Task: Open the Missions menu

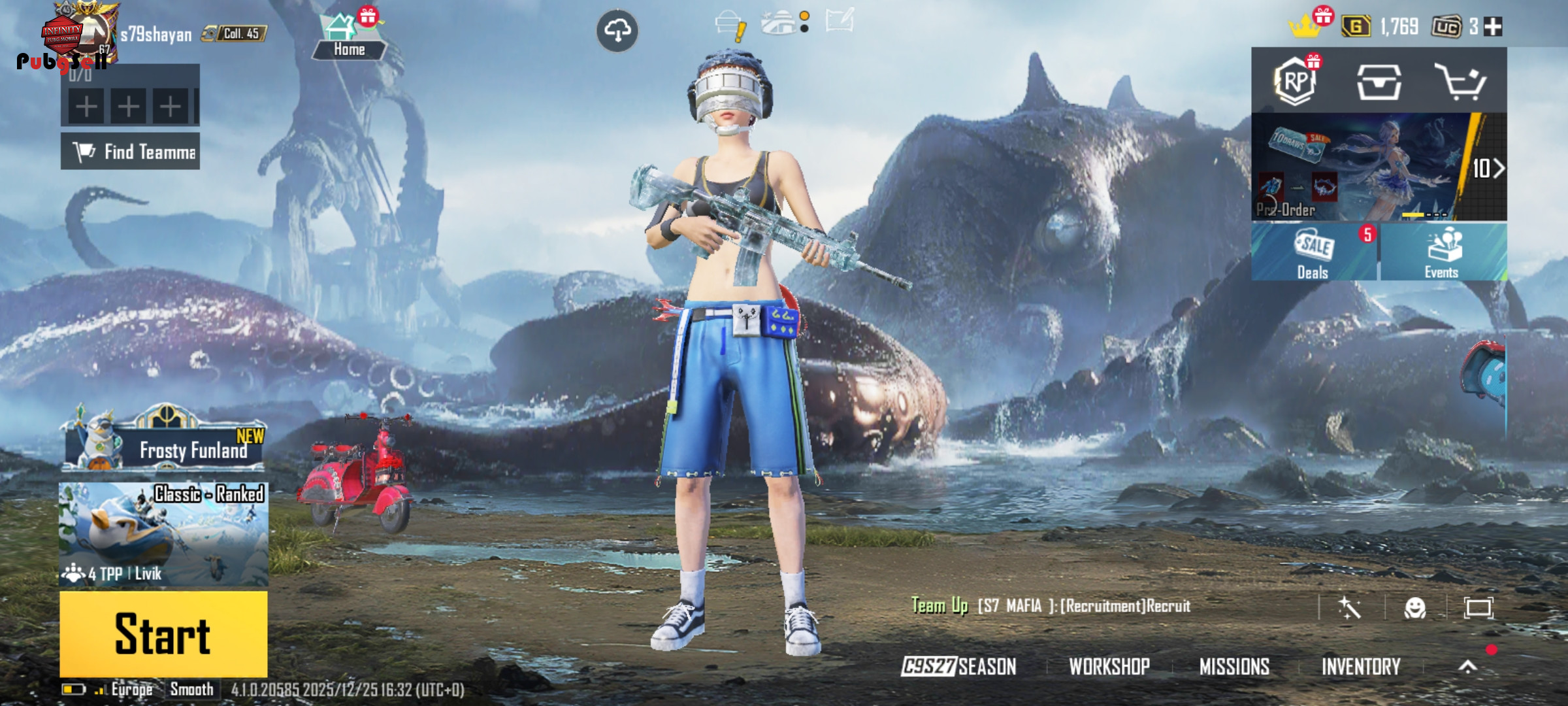Action: point(1234,666)
